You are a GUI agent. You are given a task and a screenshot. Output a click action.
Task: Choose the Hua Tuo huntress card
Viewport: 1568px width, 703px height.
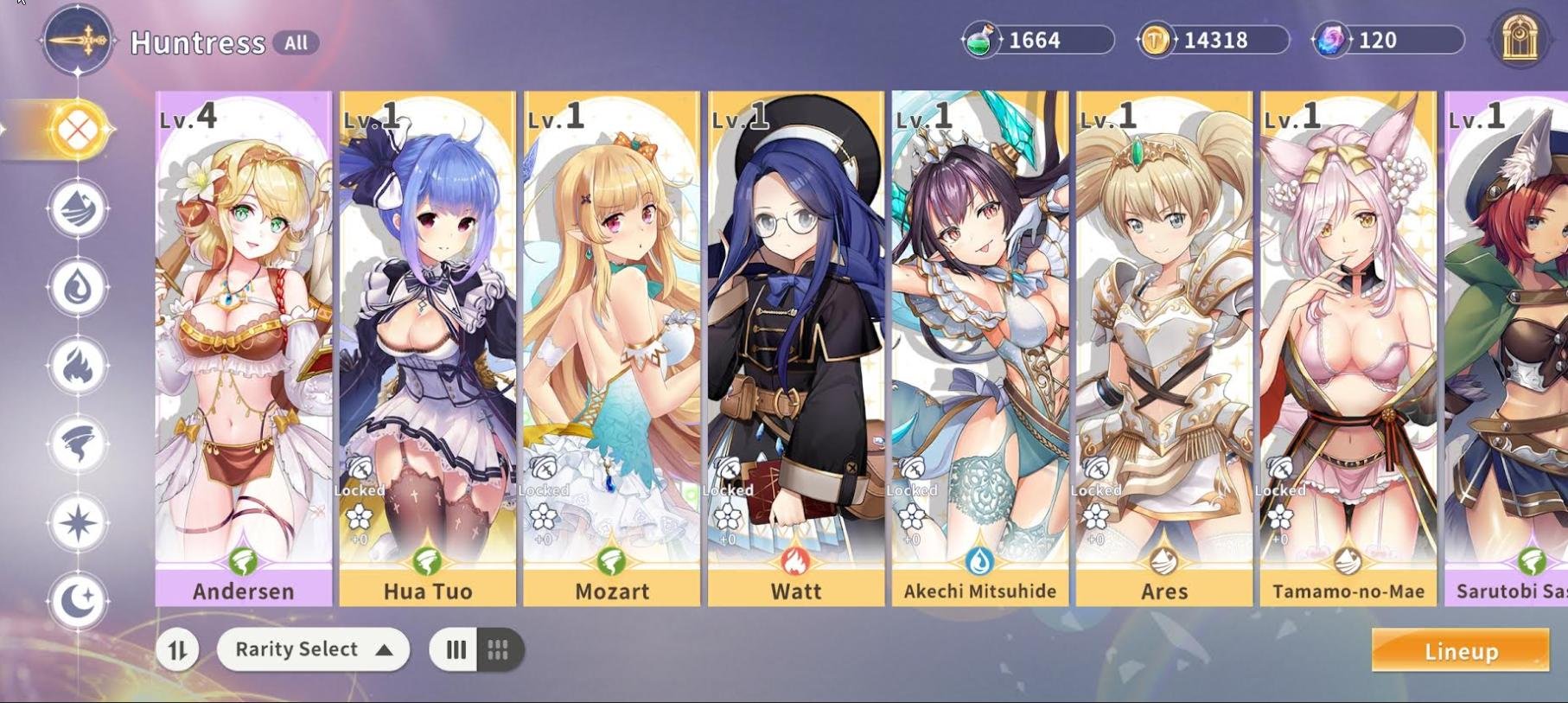click(x=427, y=346)
